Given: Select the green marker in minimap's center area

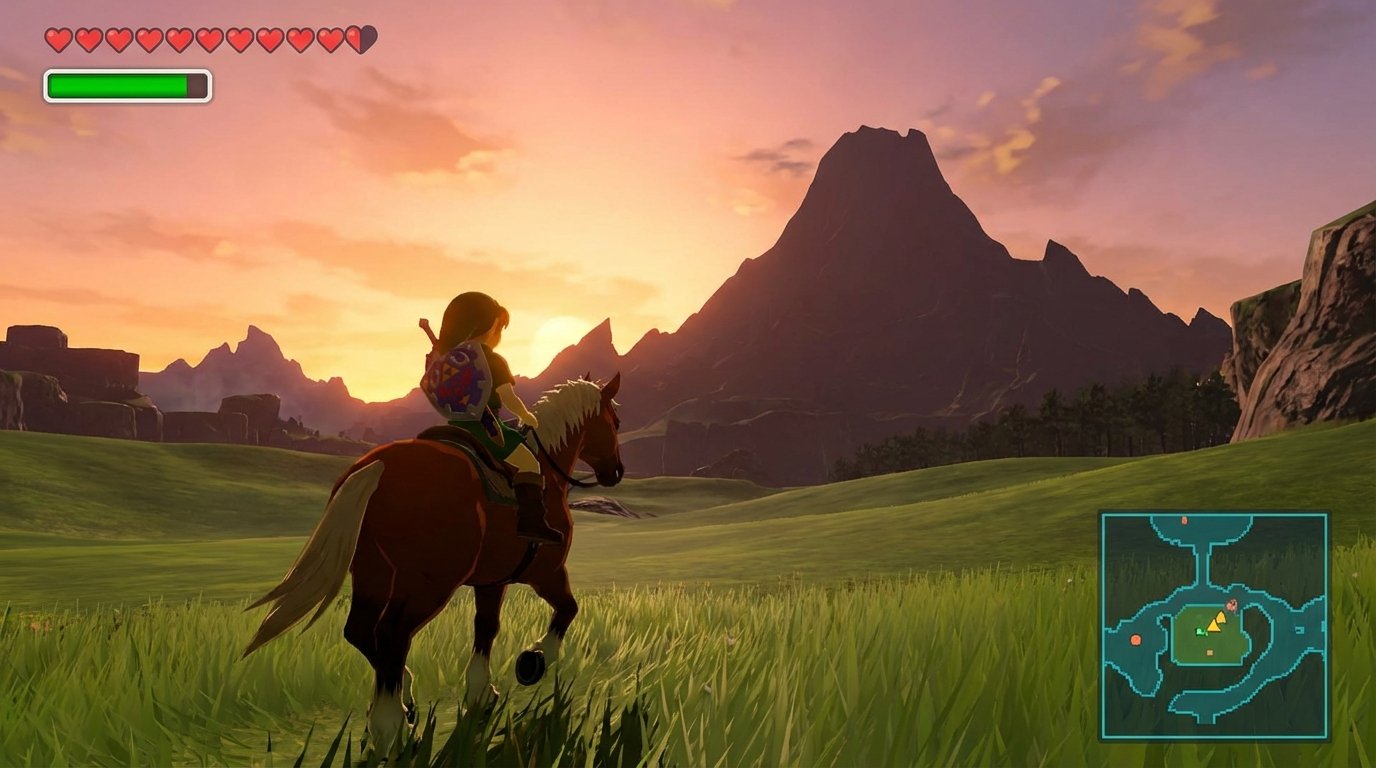Looking at the screenshot, I should tap(1200, 632).
